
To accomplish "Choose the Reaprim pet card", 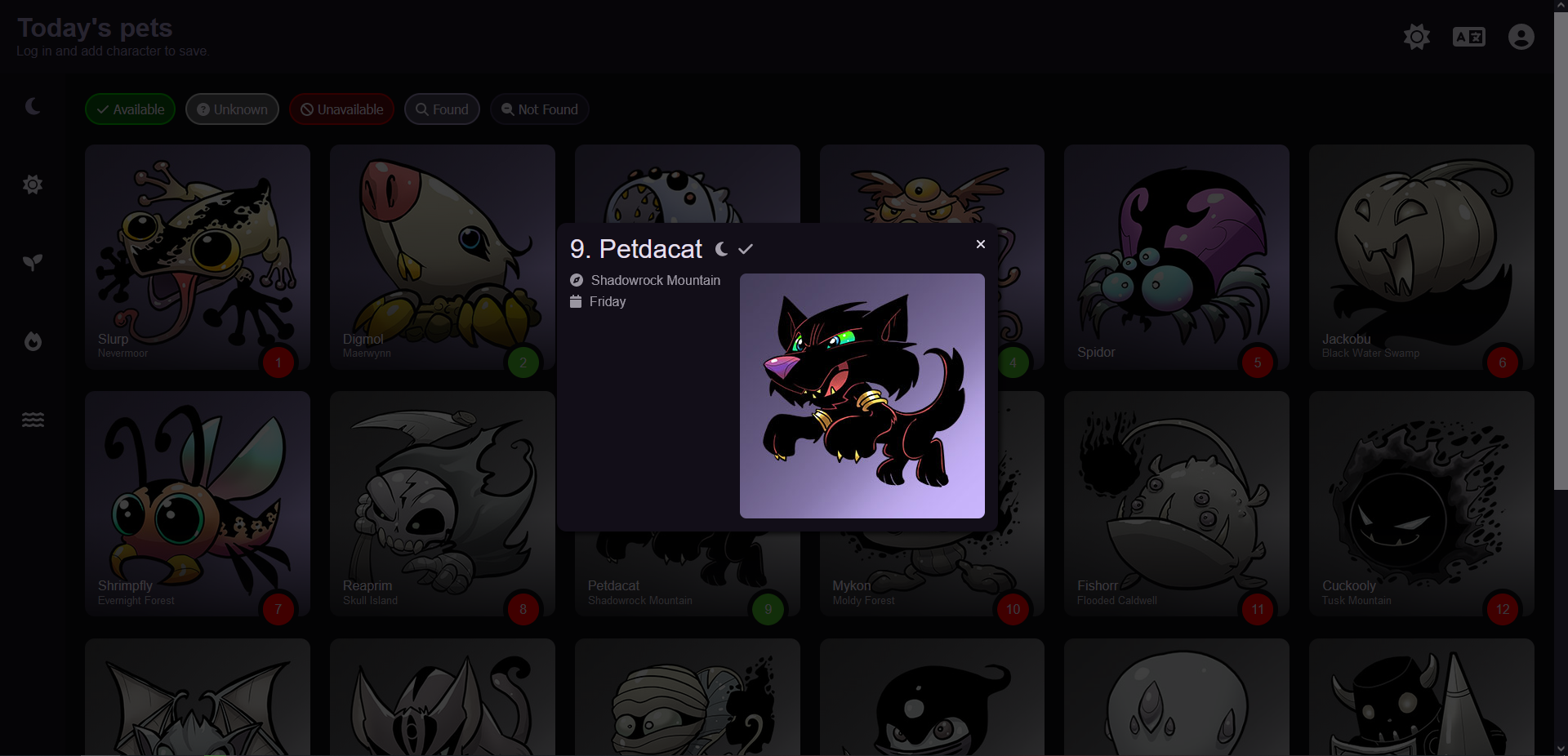I will click(442, 504).
